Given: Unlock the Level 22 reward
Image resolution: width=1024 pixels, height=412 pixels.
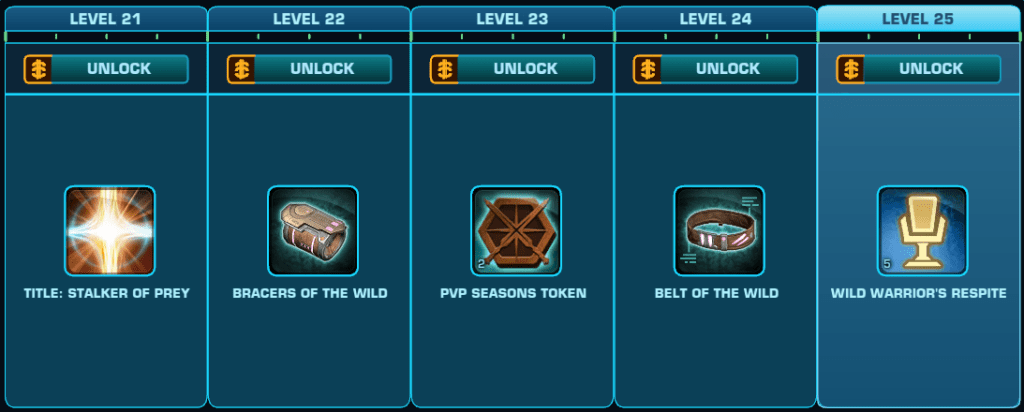Looking at the screenshot, I should pyautogui.click(x=309, y=69).
